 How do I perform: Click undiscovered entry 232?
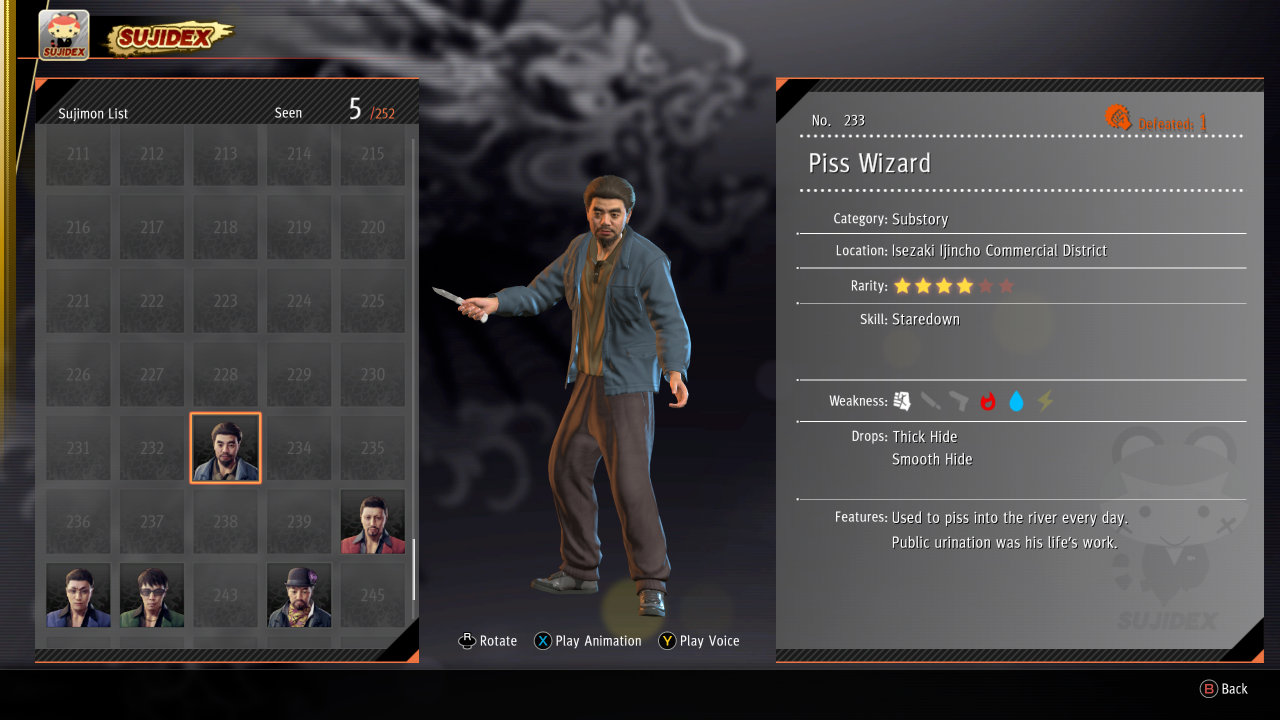pos(152,448)
